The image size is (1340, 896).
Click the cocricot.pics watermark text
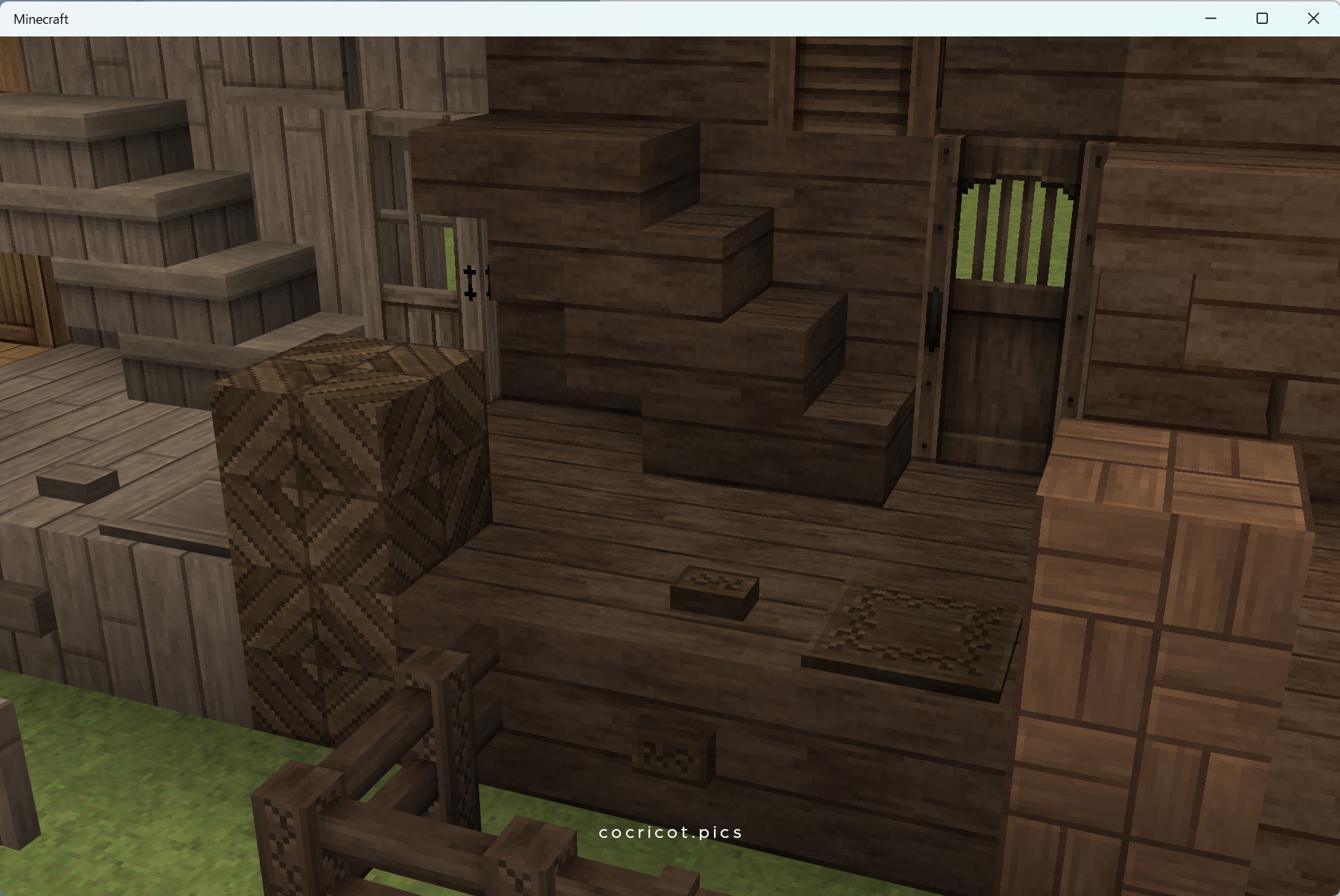coord(669,832)
